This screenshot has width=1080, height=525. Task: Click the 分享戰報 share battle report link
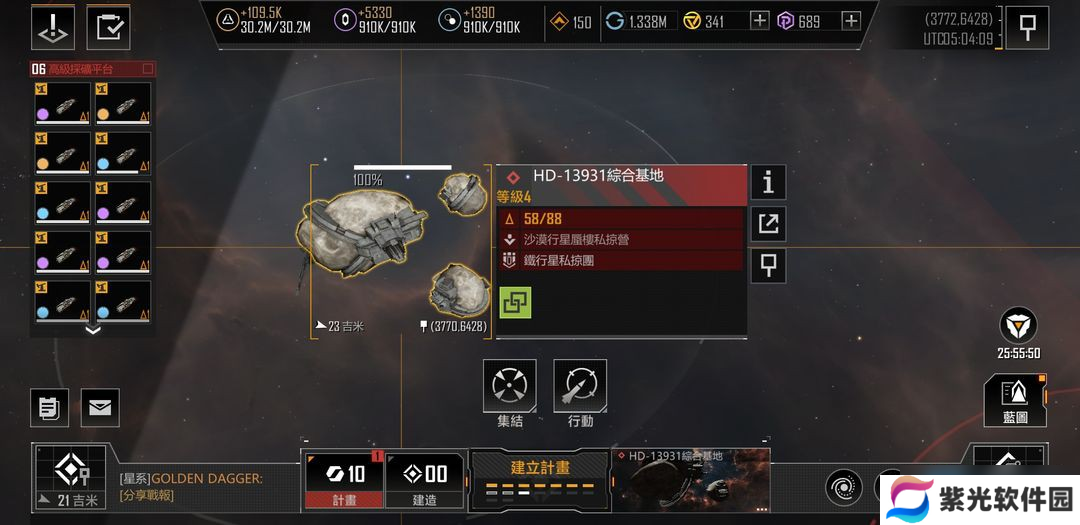(146, 495)
